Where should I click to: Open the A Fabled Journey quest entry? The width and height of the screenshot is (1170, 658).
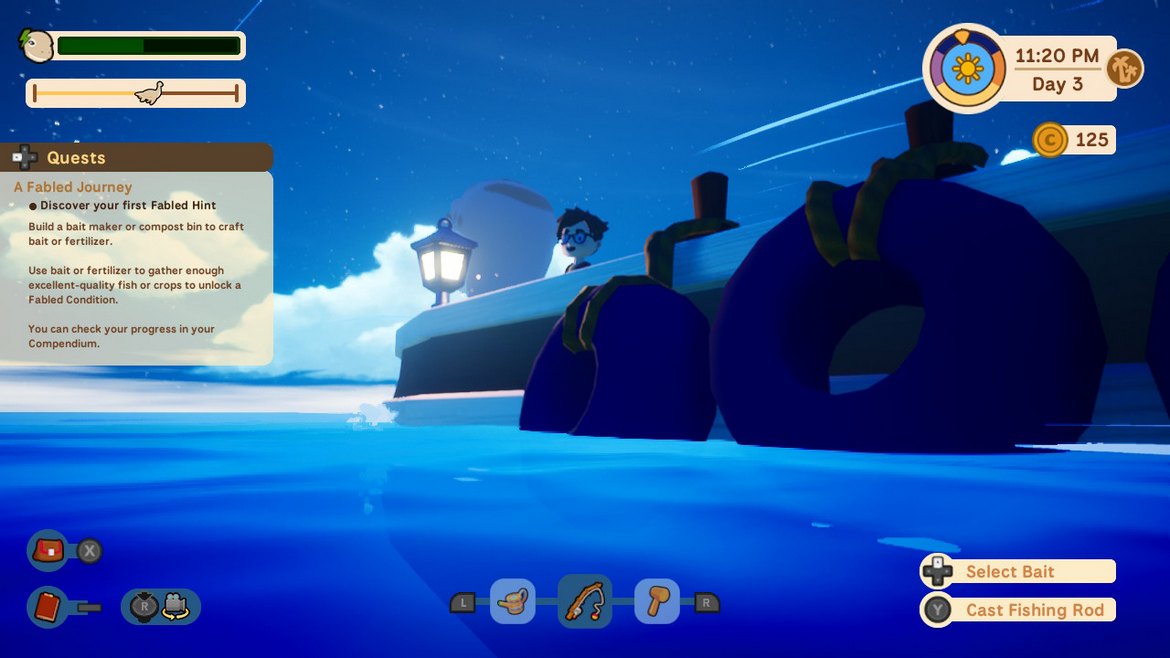pyautogui.click(x=73, y=187)
